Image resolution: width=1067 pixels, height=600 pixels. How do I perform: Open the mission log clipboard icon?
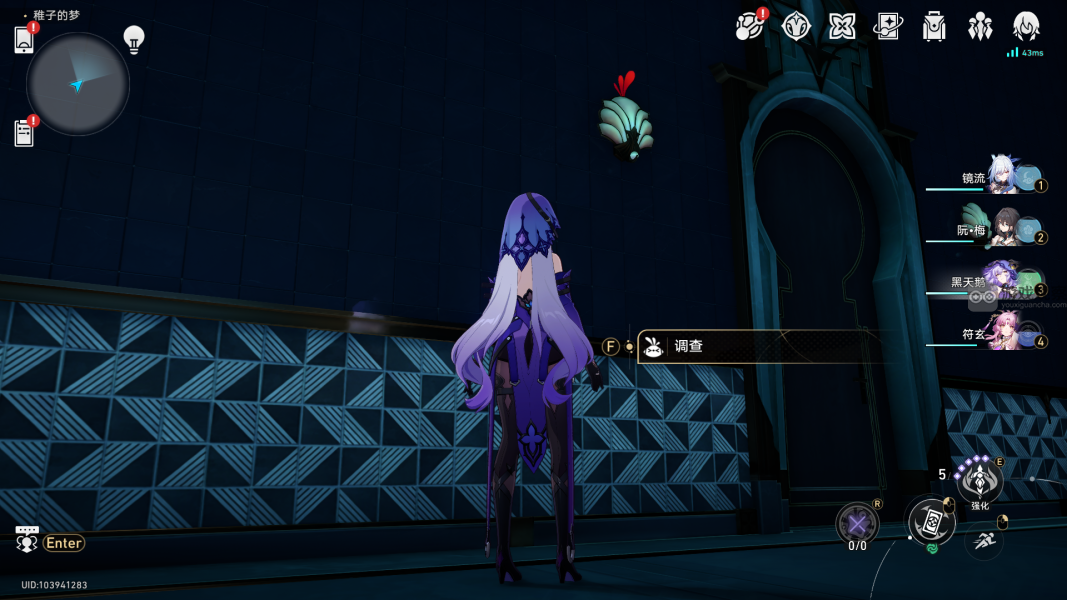[25, 133]
